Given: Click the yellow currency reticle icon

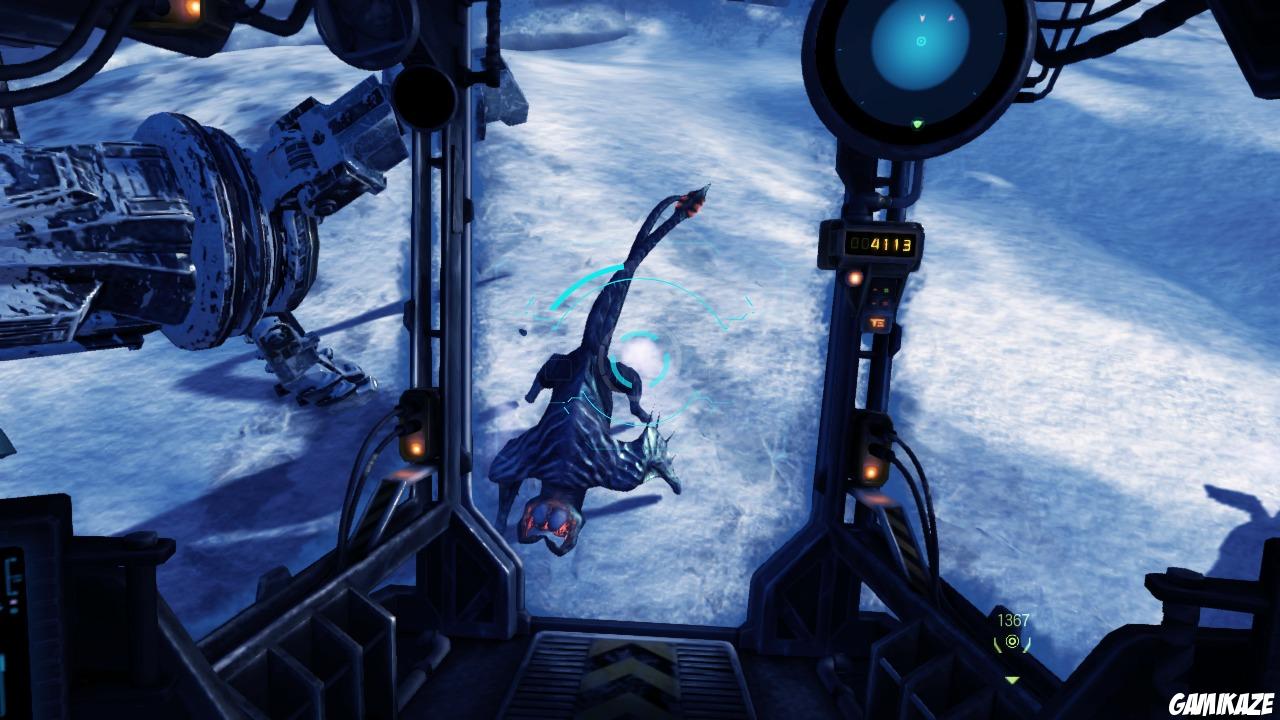Looking at the screenshot, I should coord(1012,642).
